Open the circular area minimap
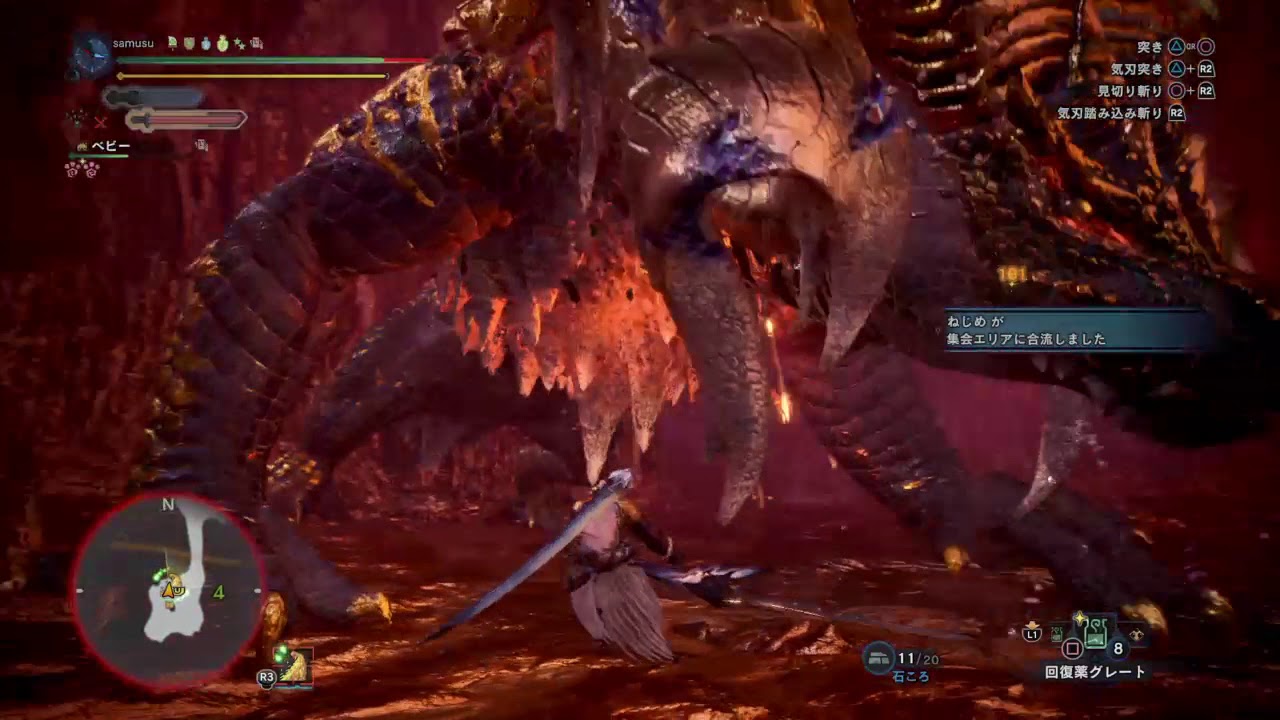1280x720 pixels. pos(167,590)
